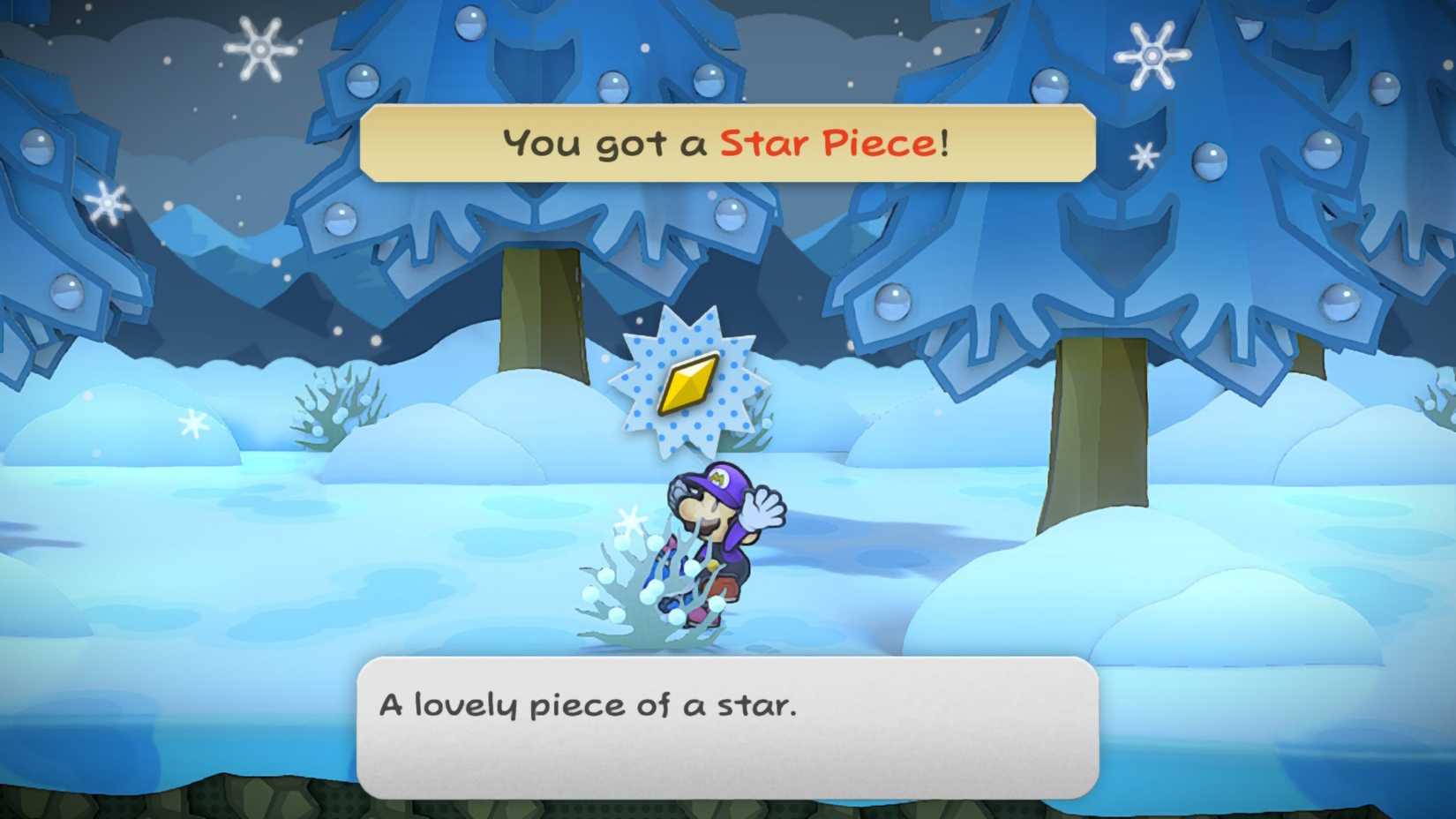Select the 'Star Piece' red text in the banner
Screen dimensions: 1456x819
[x=827, y=141]
